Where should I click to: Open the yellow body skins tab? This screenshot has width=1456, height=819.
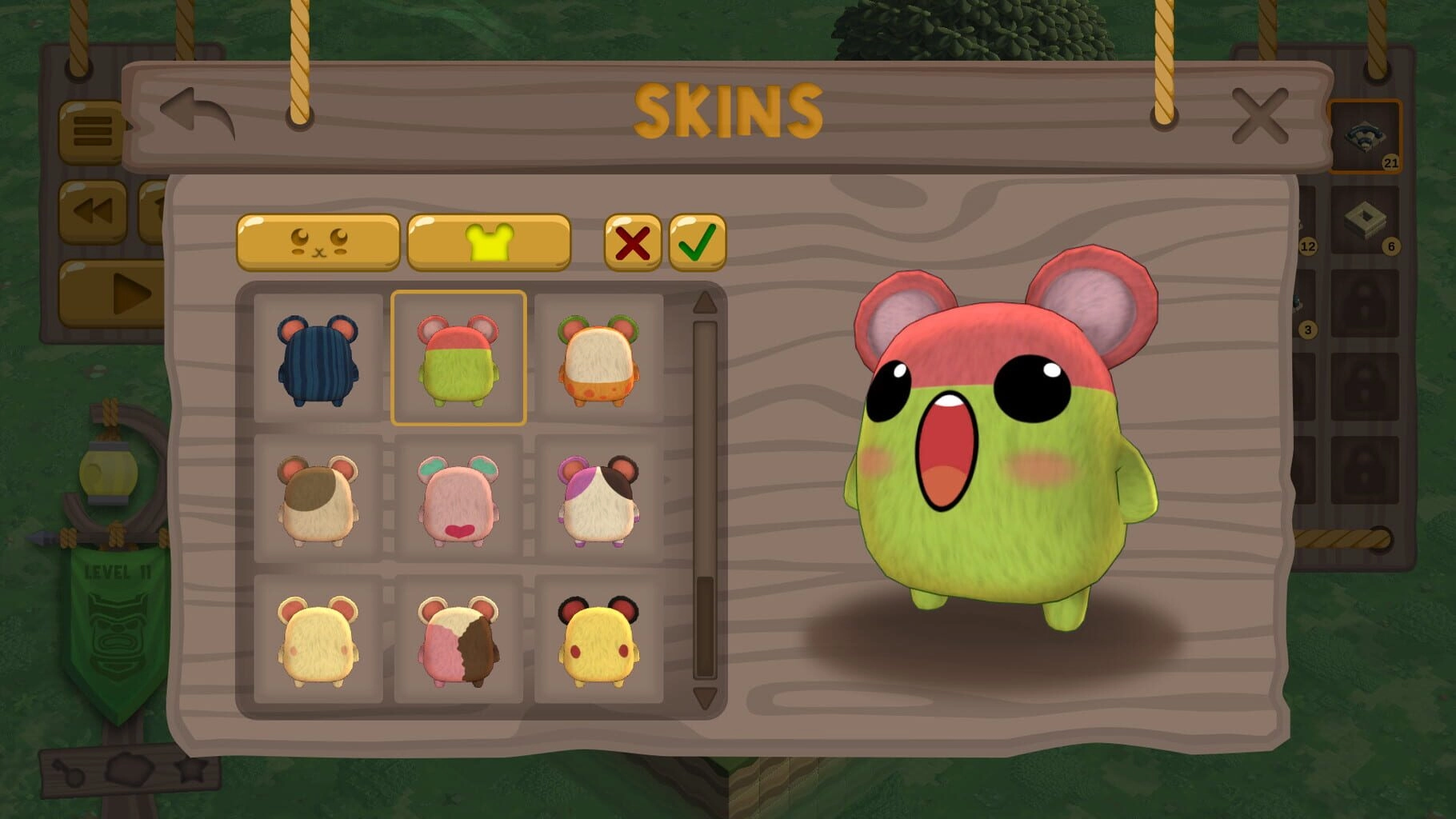tap(489, 242)
